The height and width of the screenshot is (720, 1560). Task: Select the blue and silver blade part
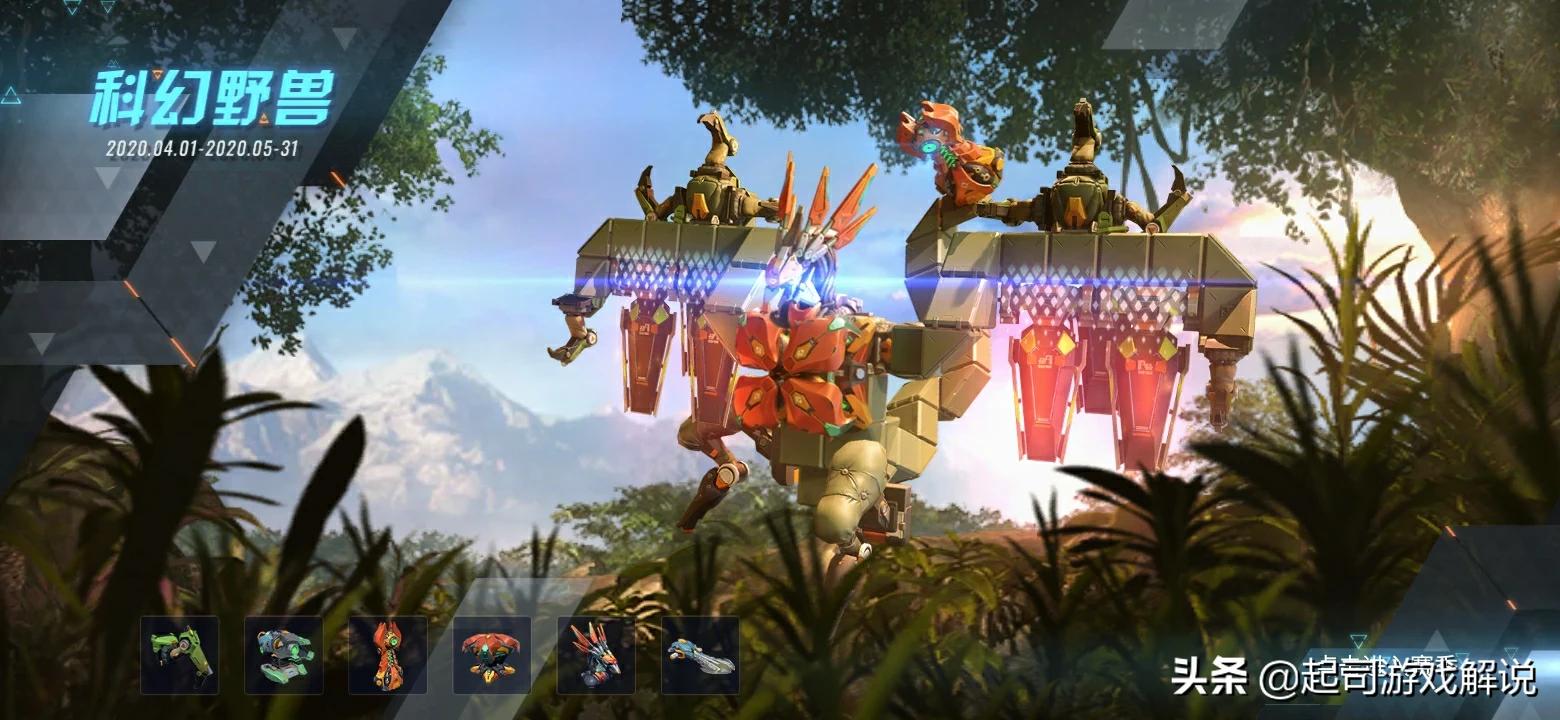(x=700, y=655)
